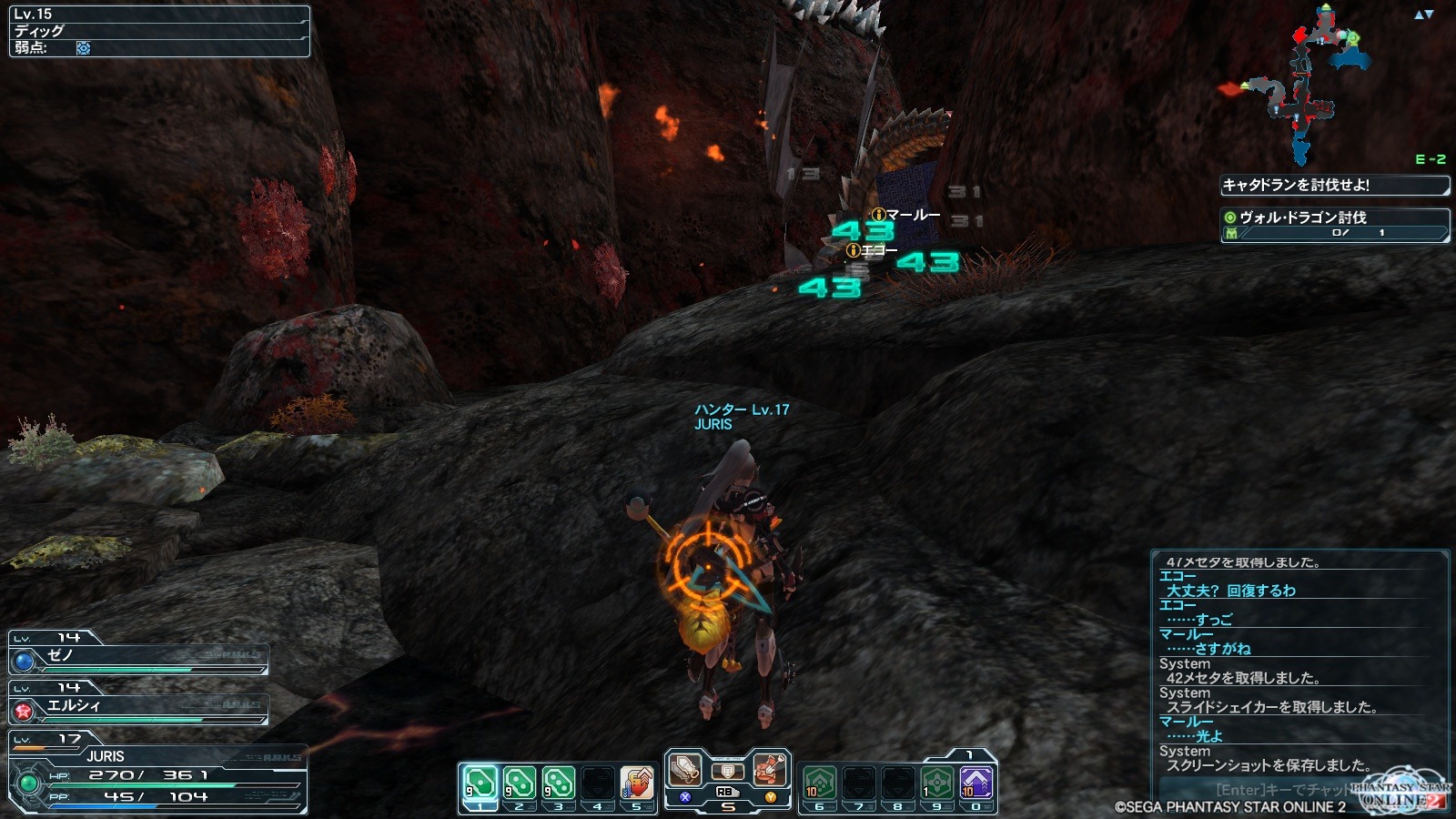Open the chat log window
The width and height of the screenshot is (1456, 819).
point(1299,664)
